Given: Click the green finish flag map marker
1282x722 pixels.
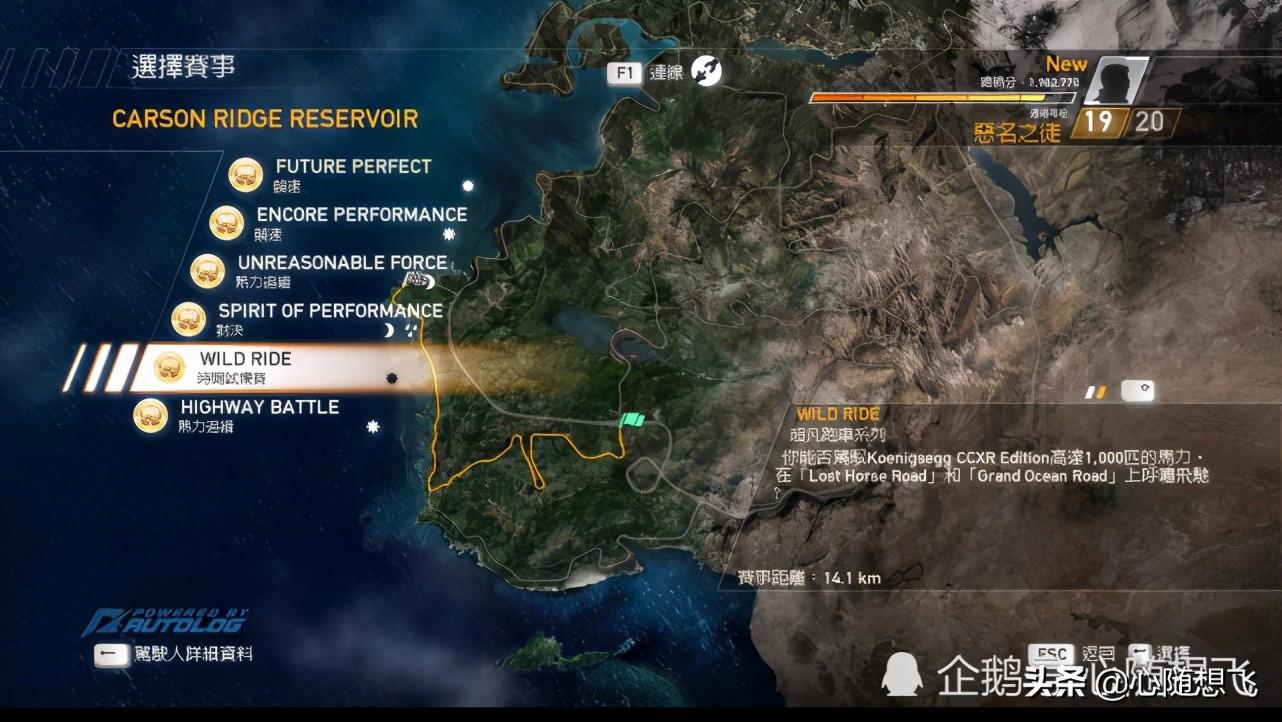Looking at the screenshot, I should coord(632,422).
